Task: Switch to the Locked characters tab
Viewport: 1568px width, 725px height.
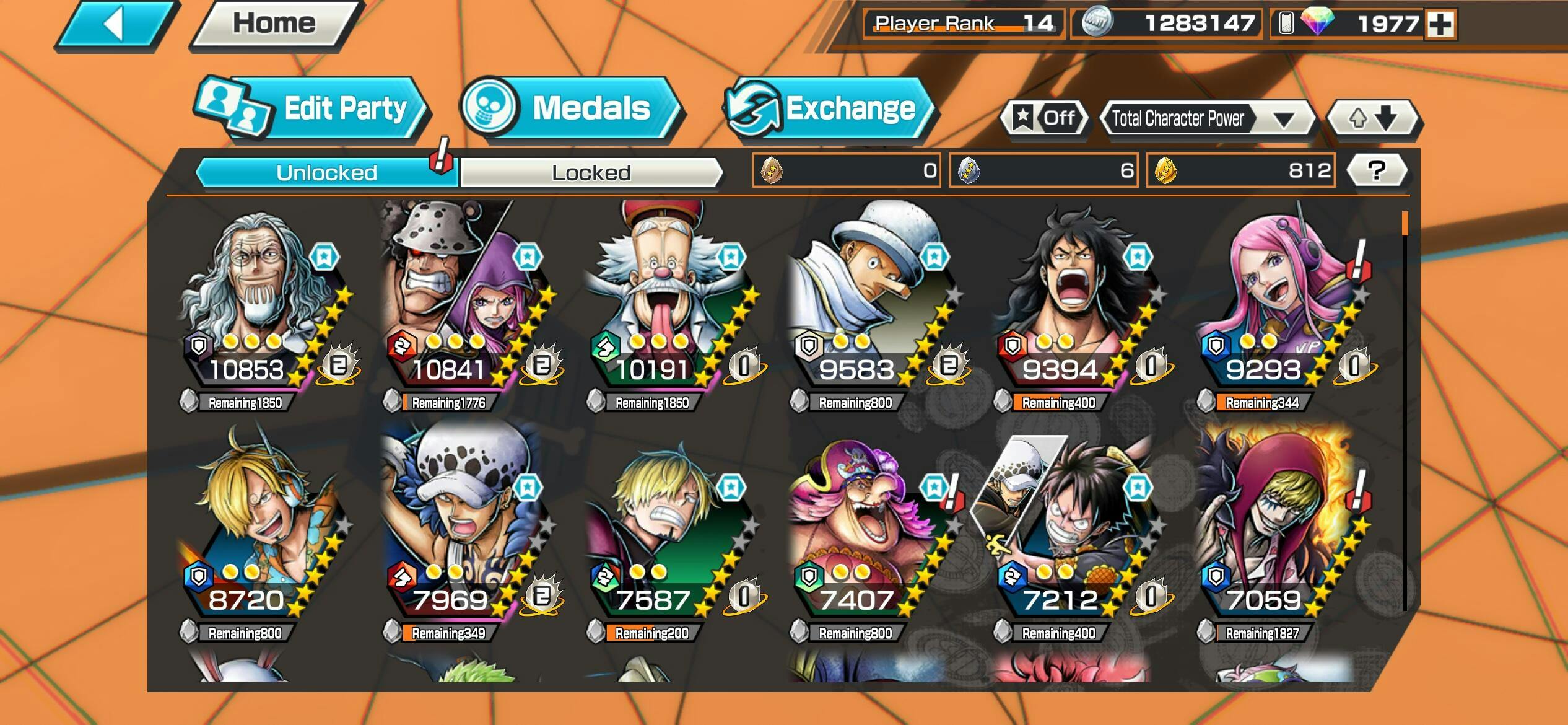Action: [x=591, y=172]
